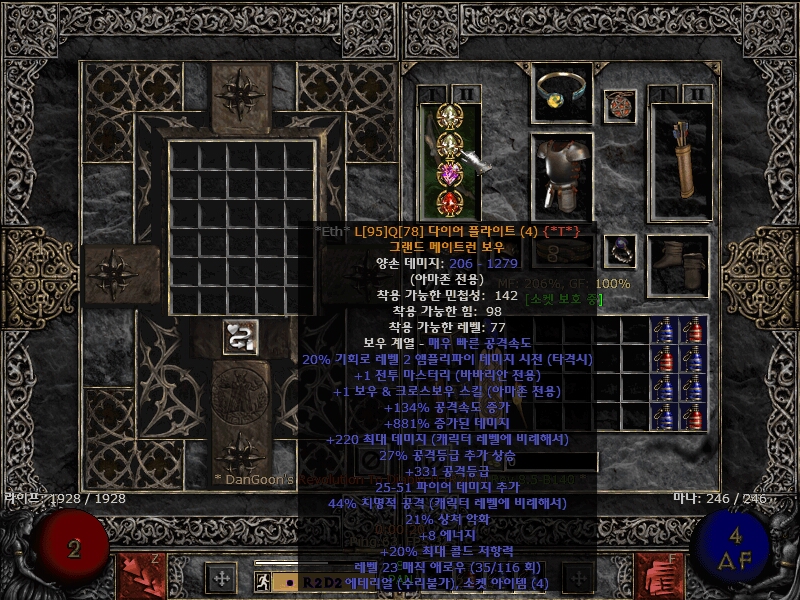The image size is (800, 600).
Task: Click the Horadric Cube transmute button
Action: pyautogui.click(x=237, y=337)
